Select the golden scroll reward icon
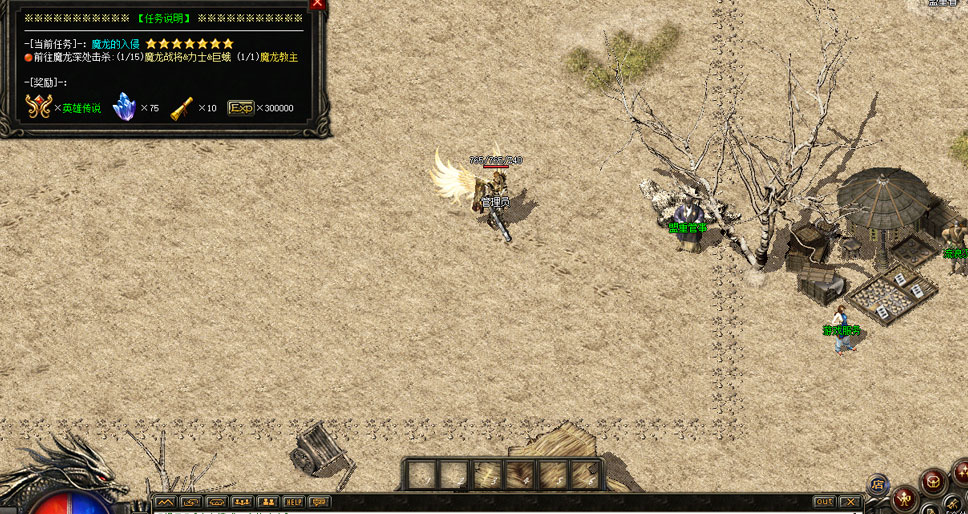The width and height of the screenshot is (968, 514). (x=182, y=107)
